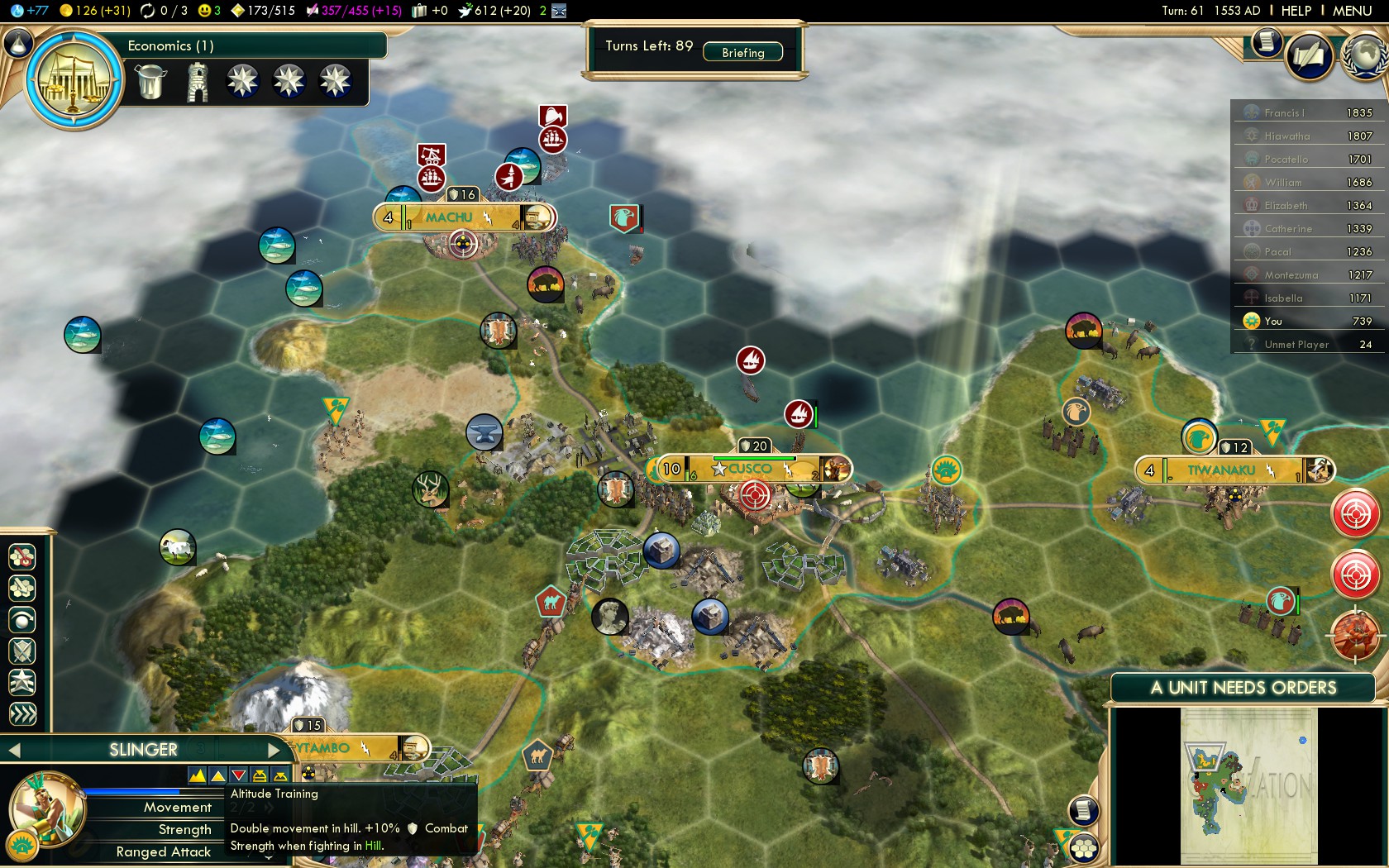The width and height of the screenshot is (1389, 868).
Task: Open the game MENU
Action: [1352, 11]
